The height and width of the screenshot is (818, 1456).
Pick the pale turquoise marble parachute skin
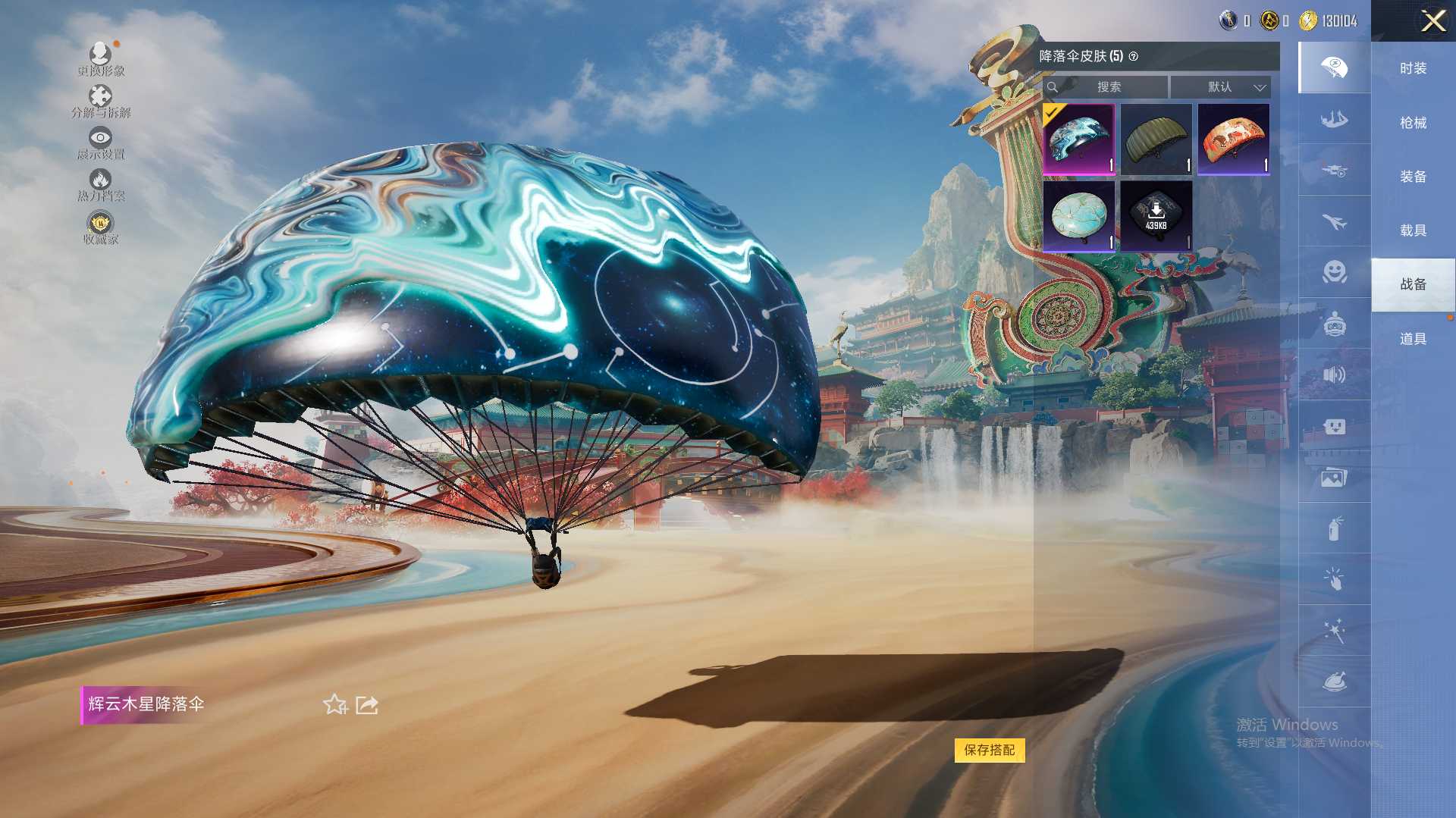(1078, 216)
